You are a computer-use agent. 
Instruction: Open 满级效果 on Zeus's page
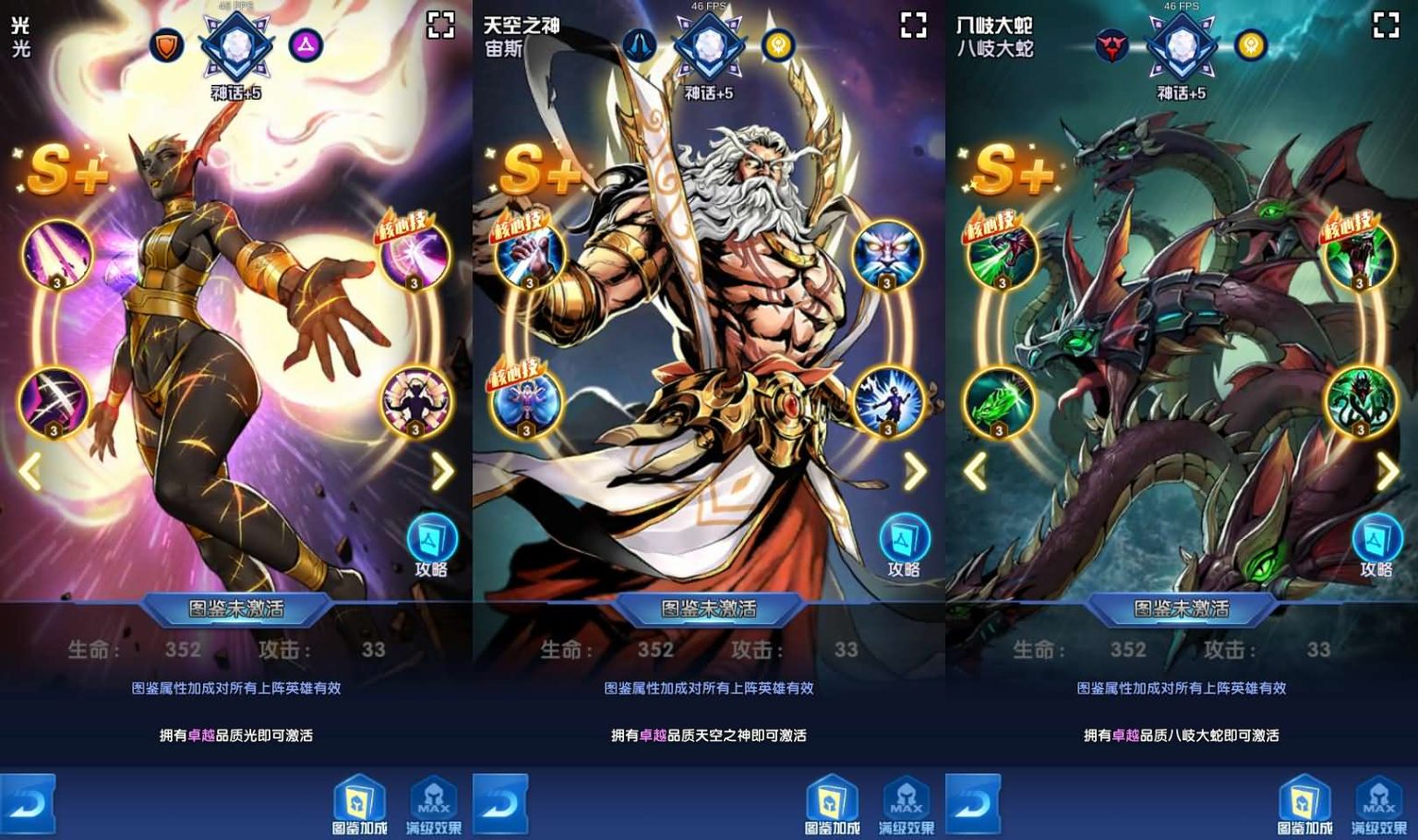[x=906, y=805]
